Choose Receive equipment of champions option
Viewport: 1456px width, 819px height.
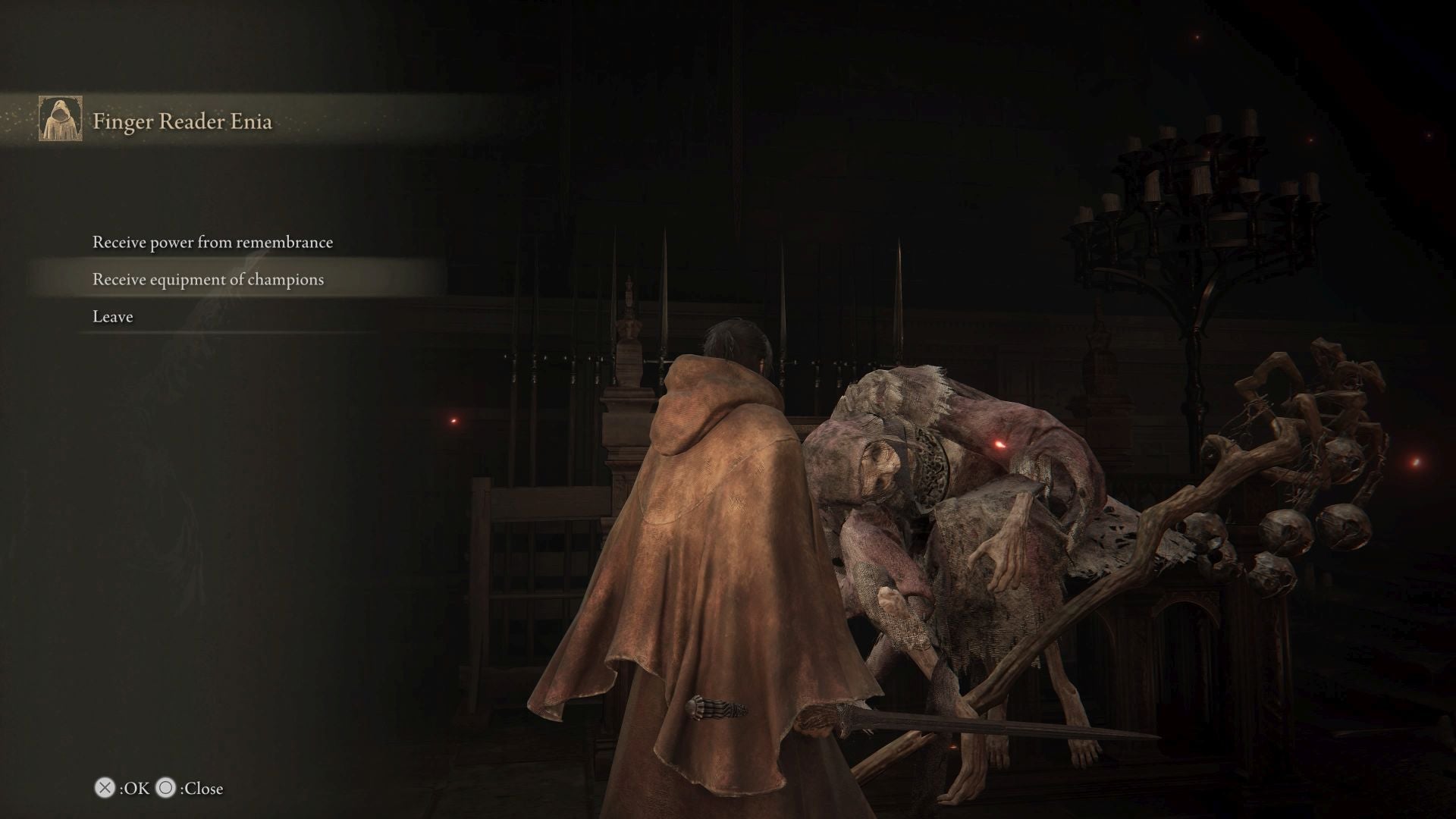[x=207, y=279]
